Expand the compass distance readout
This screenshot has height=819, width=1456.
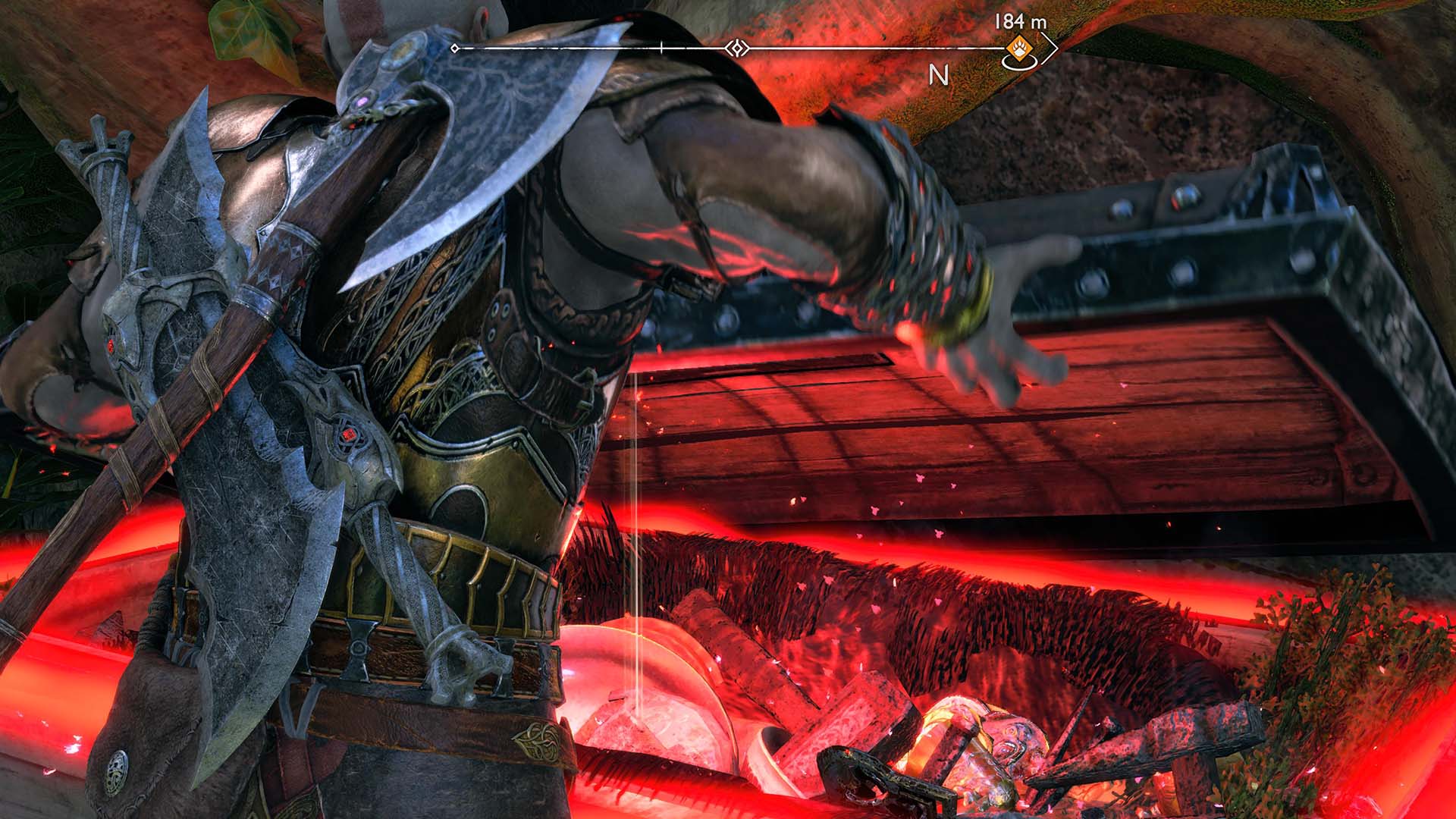point(1020,23)
